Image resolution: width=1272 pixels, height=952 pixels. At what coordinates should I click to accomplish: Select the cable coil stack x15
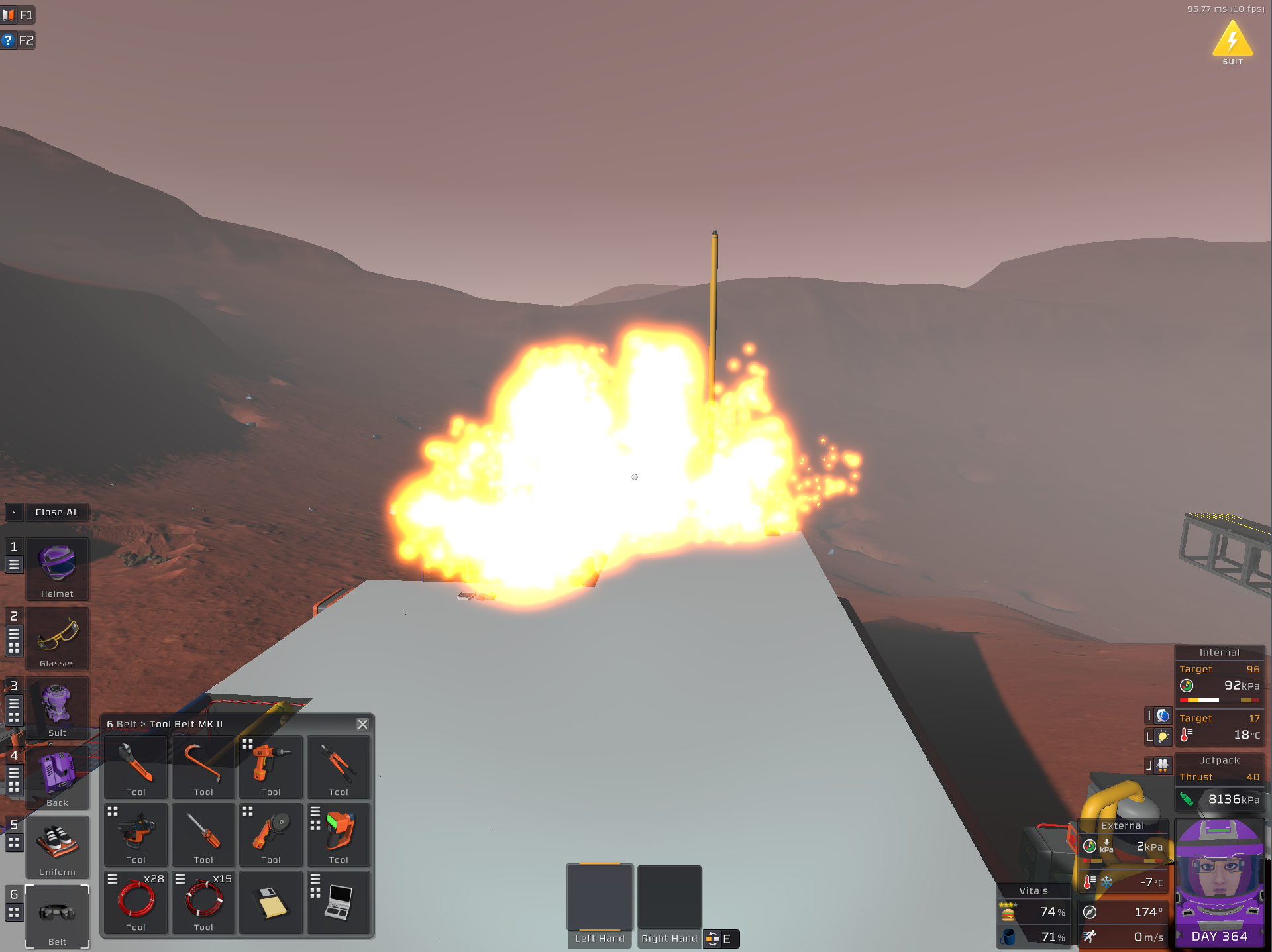[x=203, y=901]
